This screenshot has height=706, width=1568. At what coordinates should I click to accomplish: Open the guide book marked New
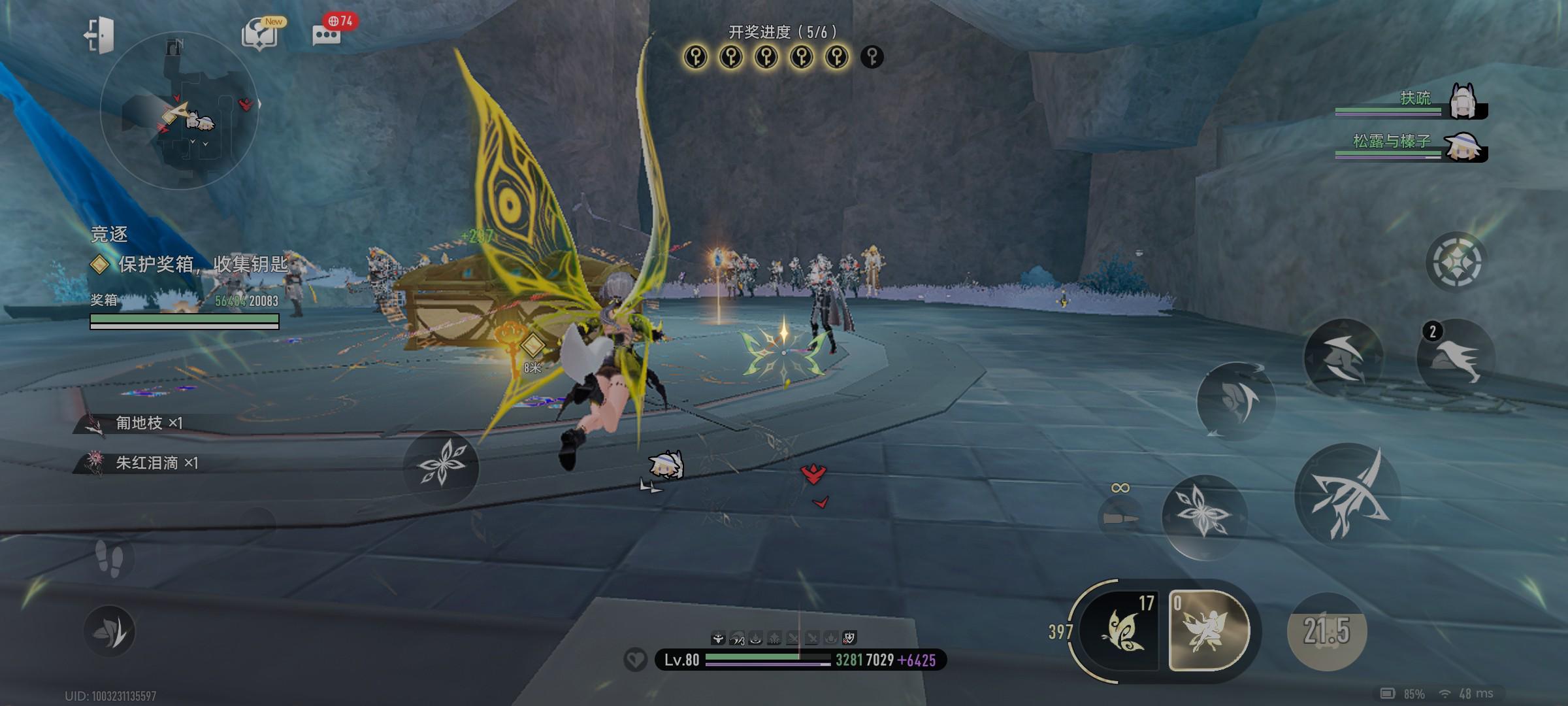coord(260,34)
